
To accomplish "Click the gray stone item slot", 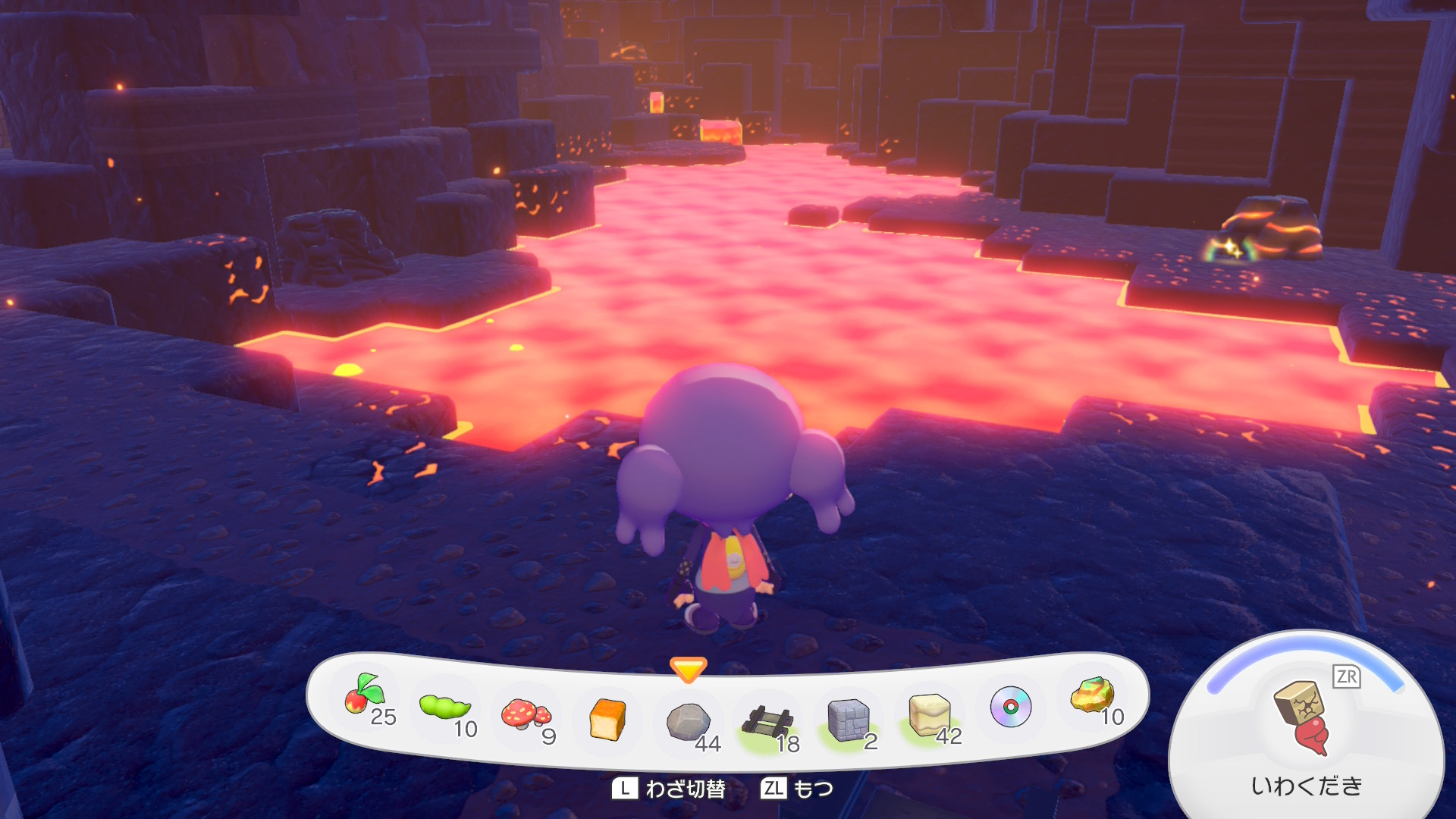I will (689, 722).
